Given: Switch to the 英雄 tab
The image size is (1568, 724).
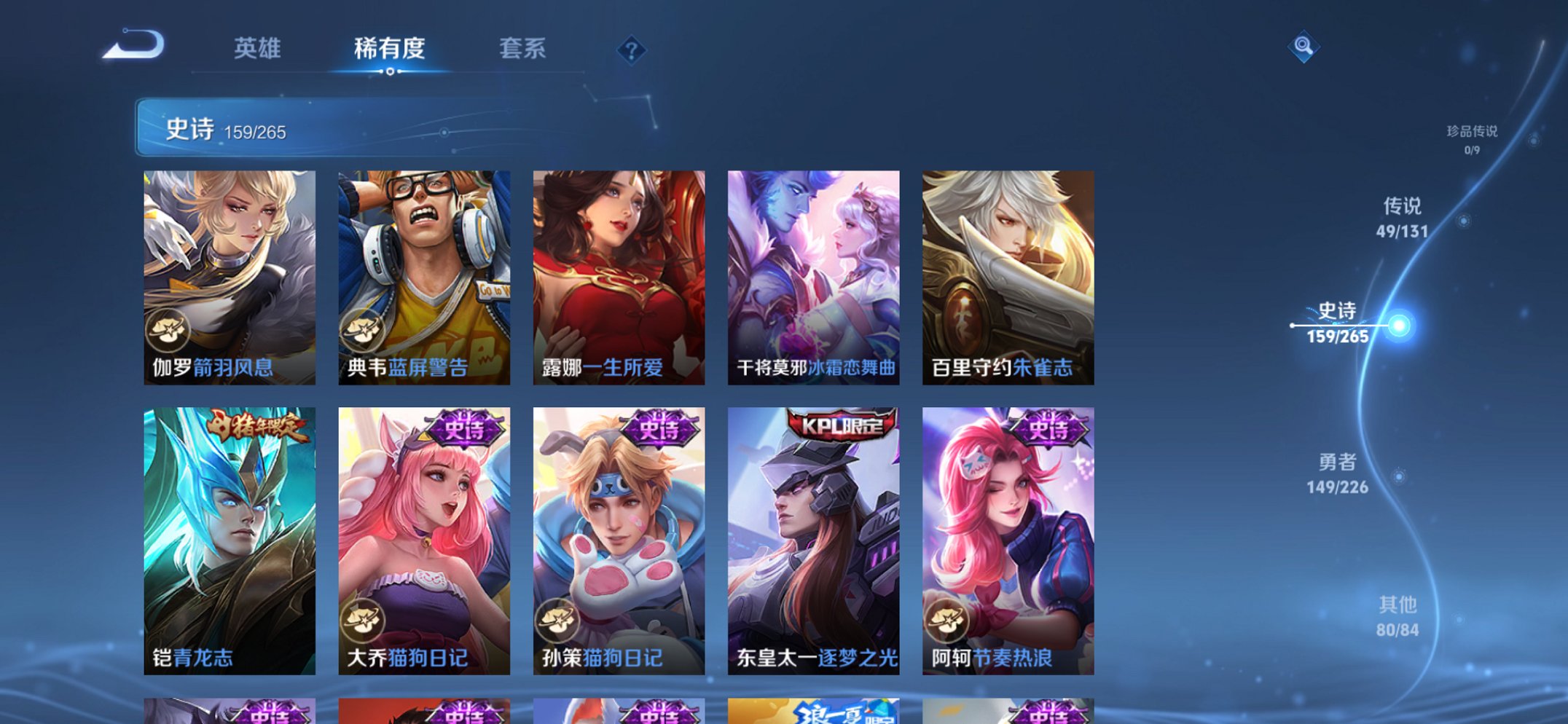Looking at the screenshot, I should pyautogui.click(x=259, y=48).
